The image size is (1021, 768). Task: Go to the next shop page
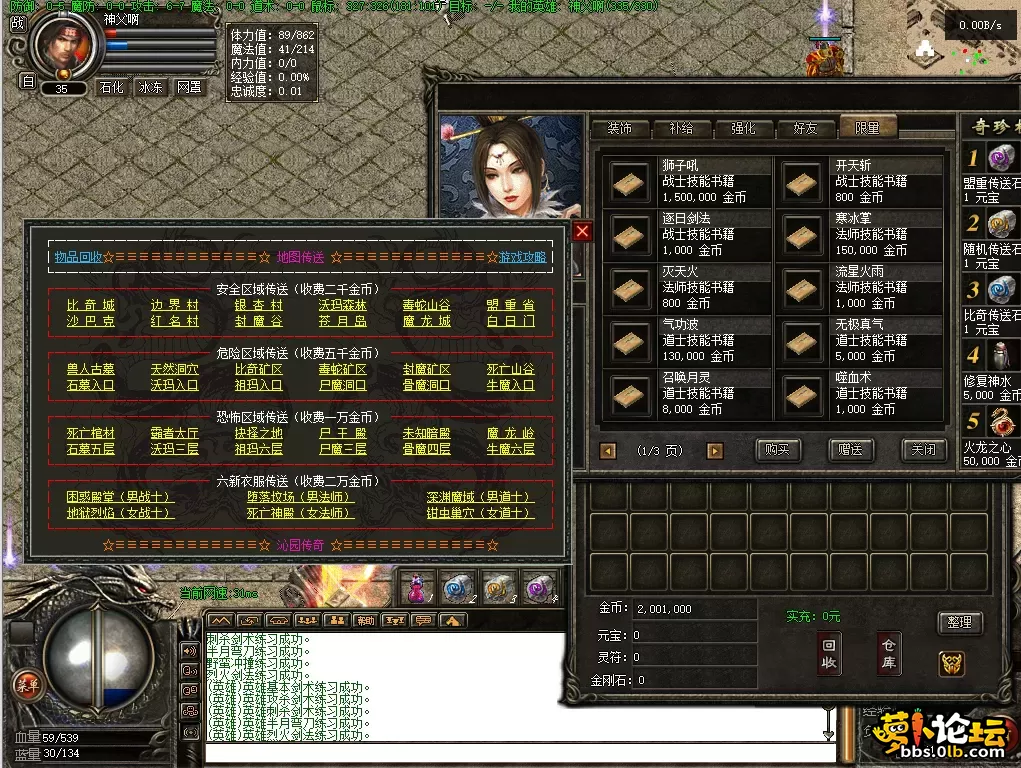(x=714, y=451)
